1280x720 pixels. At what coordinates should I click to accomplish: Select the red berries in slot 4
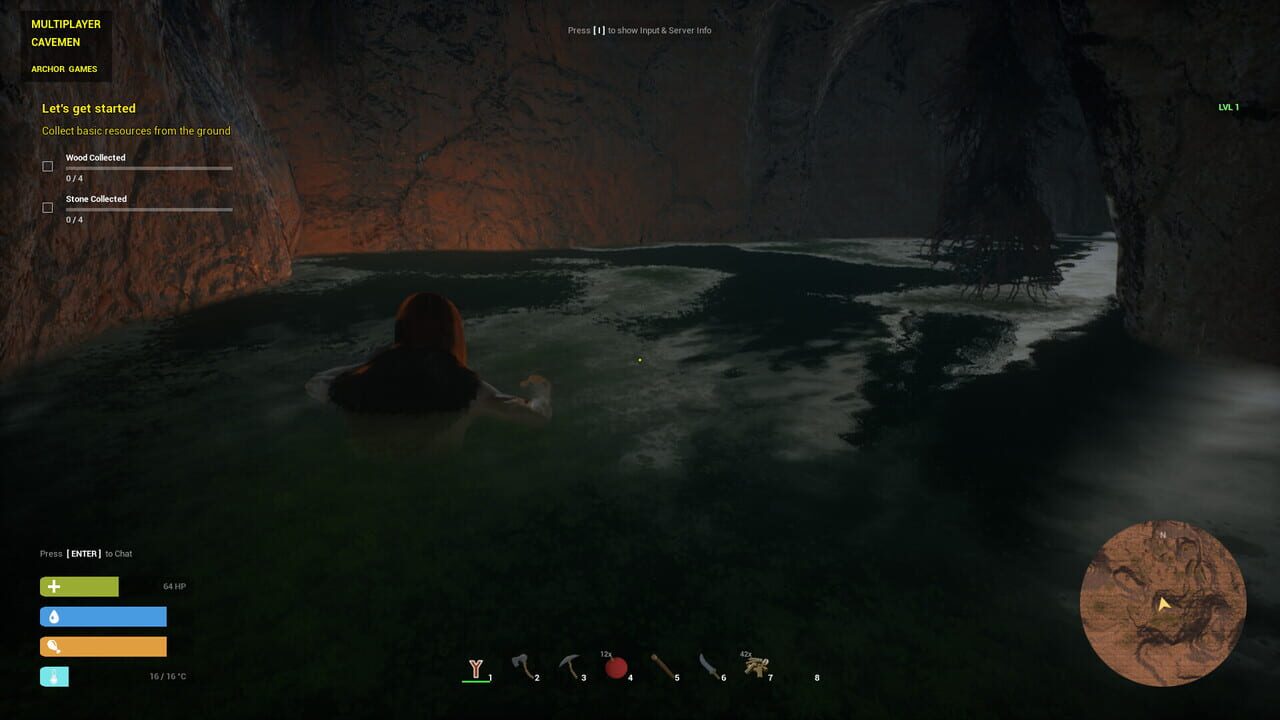[616, 665]
